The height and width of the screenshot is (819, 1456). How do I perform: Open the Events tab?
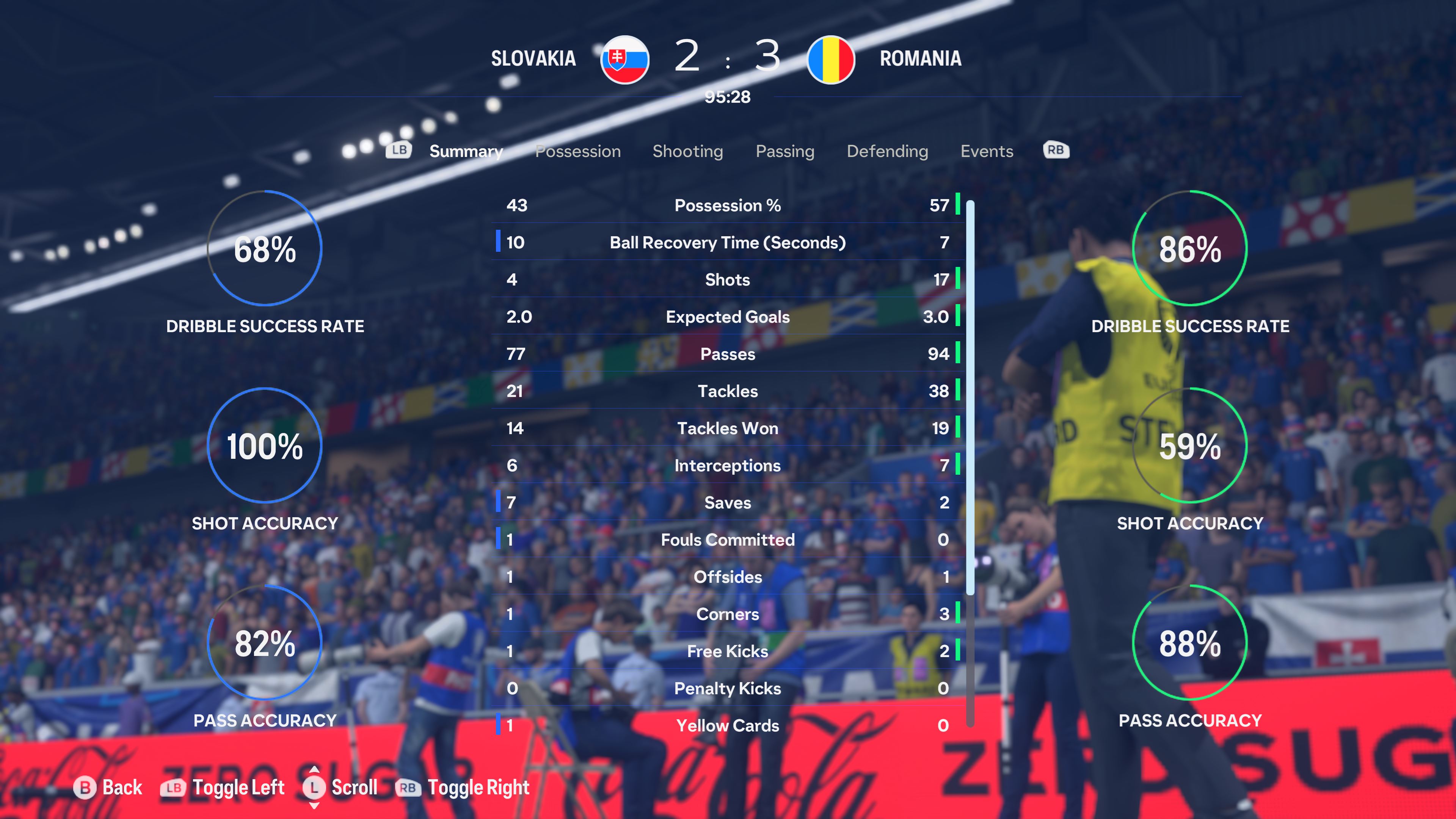[986, 151]
